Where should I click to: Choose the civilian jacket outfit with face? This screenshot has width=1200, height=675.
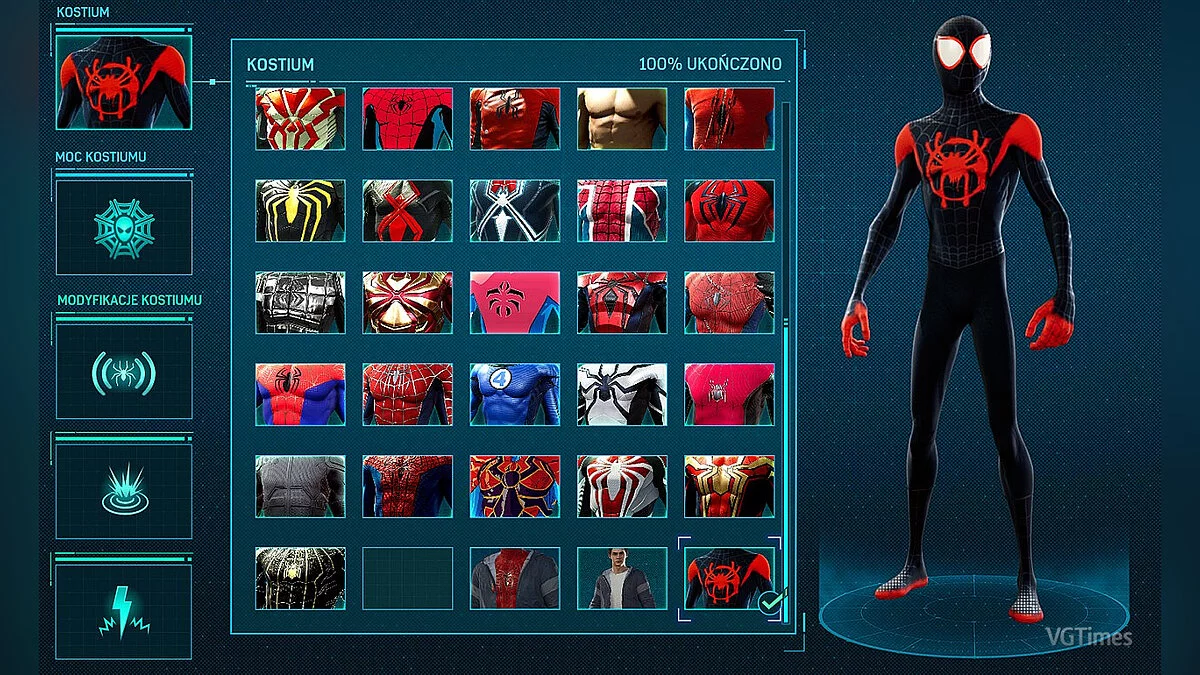point(622,578)
